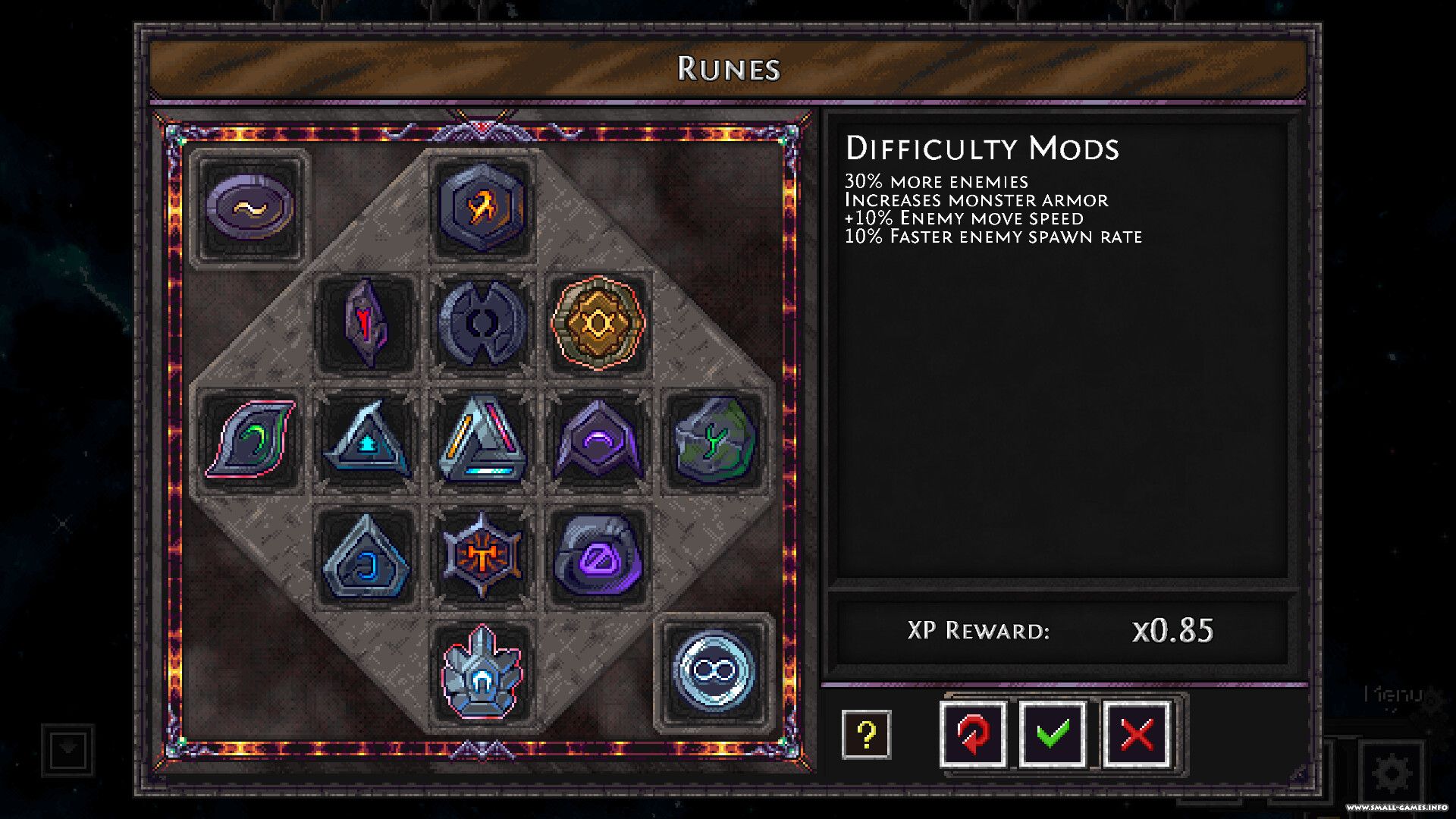Choose the triangle rune with cyan arrow

pos(366,439)
